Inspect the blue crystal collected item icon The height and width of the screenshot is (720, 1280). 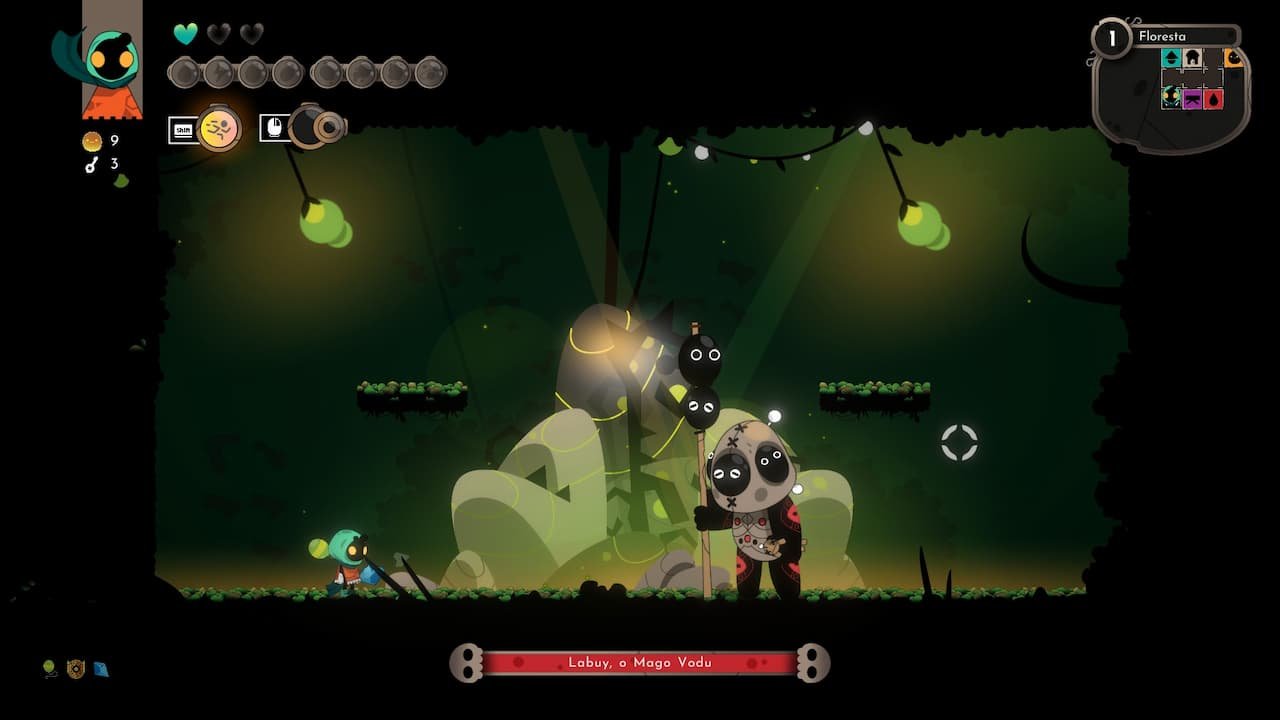(101, 668)
